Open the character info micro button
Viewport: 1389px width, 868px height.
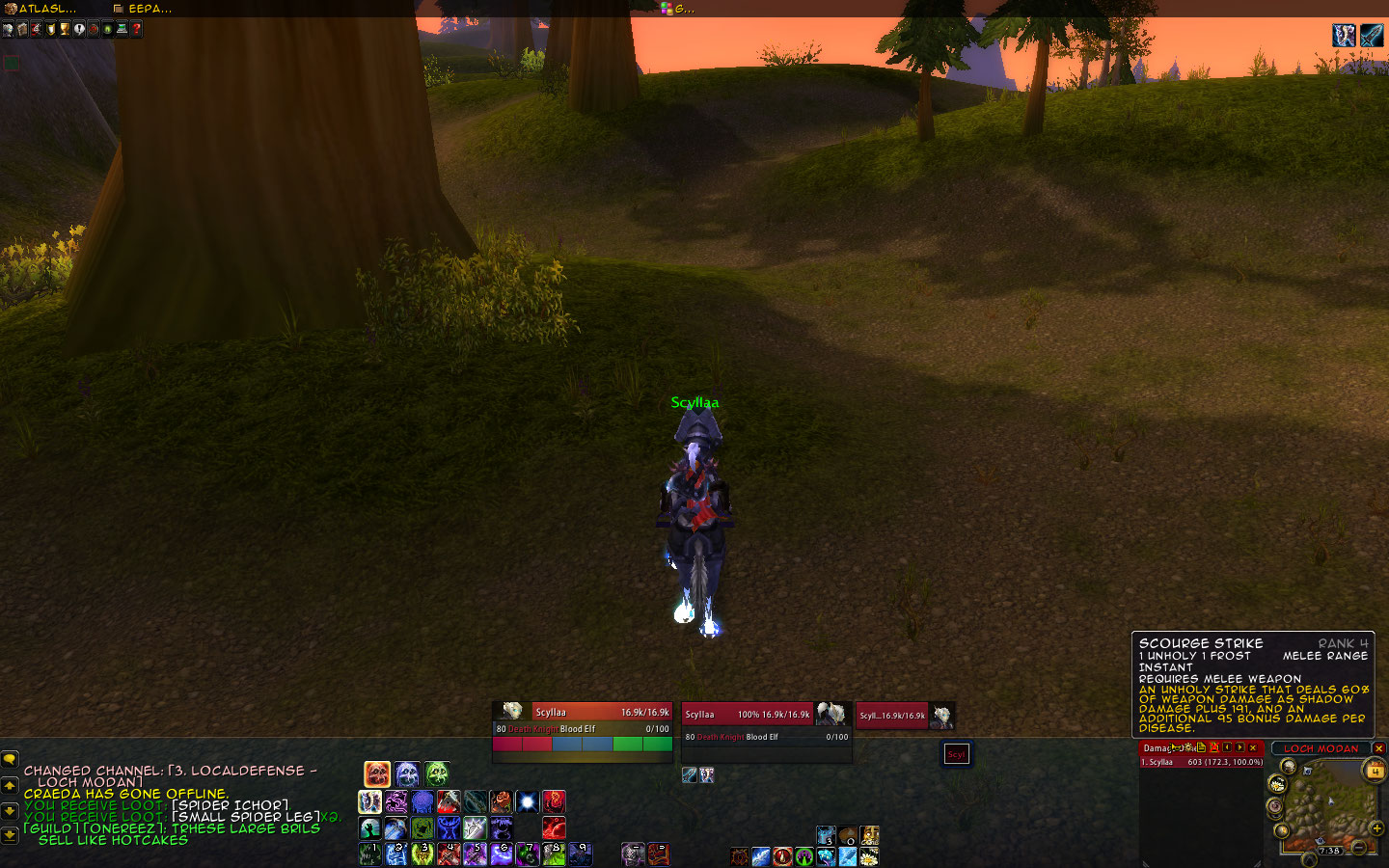pyautogui.click(x=8, y=29)
